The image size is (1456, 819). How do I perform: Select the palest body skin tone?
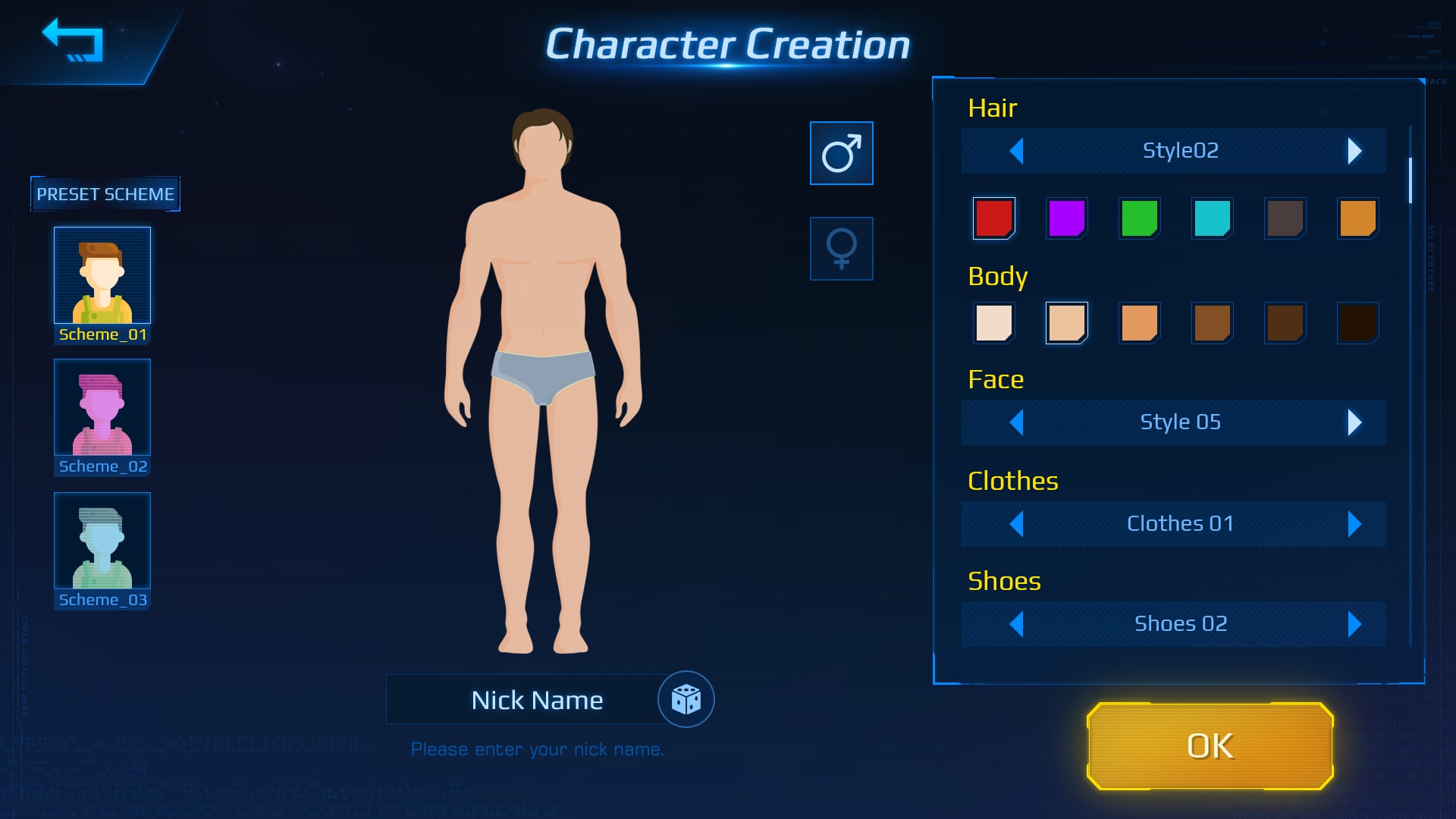coord(993,323)
